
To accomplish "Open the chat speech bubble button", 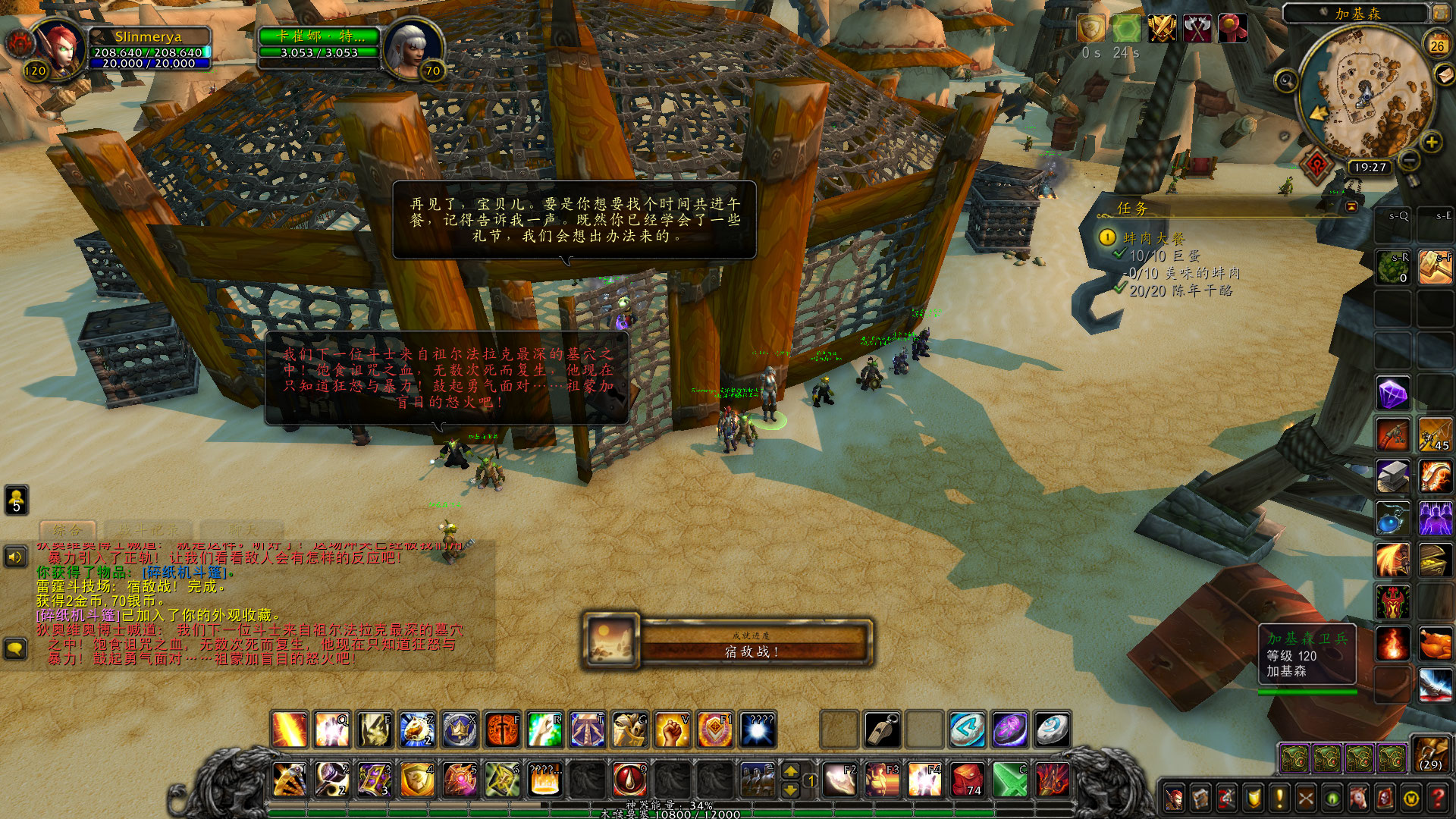I will [16, 649].
